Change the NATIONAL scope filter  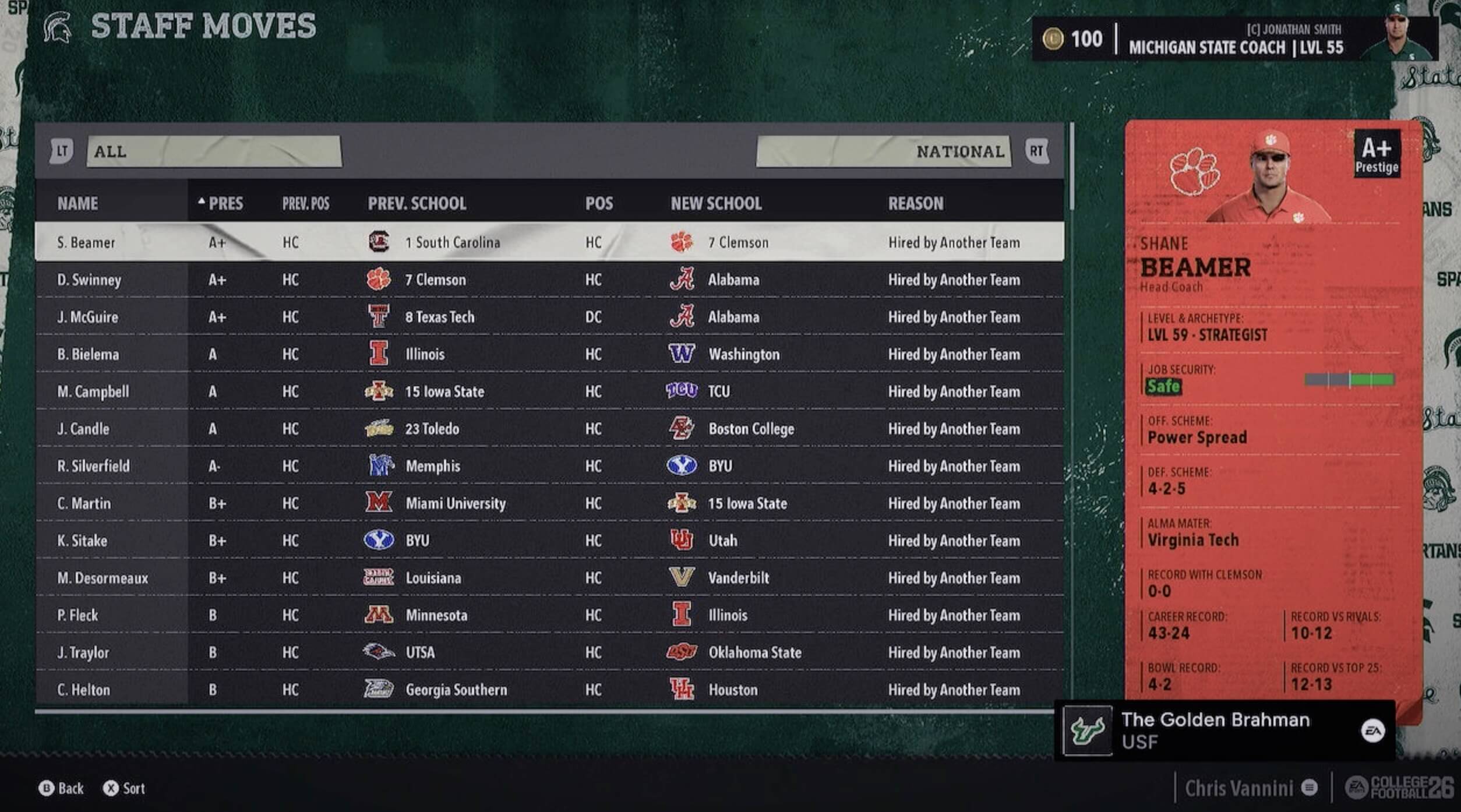pyautogui.click(x=883, y=151)
